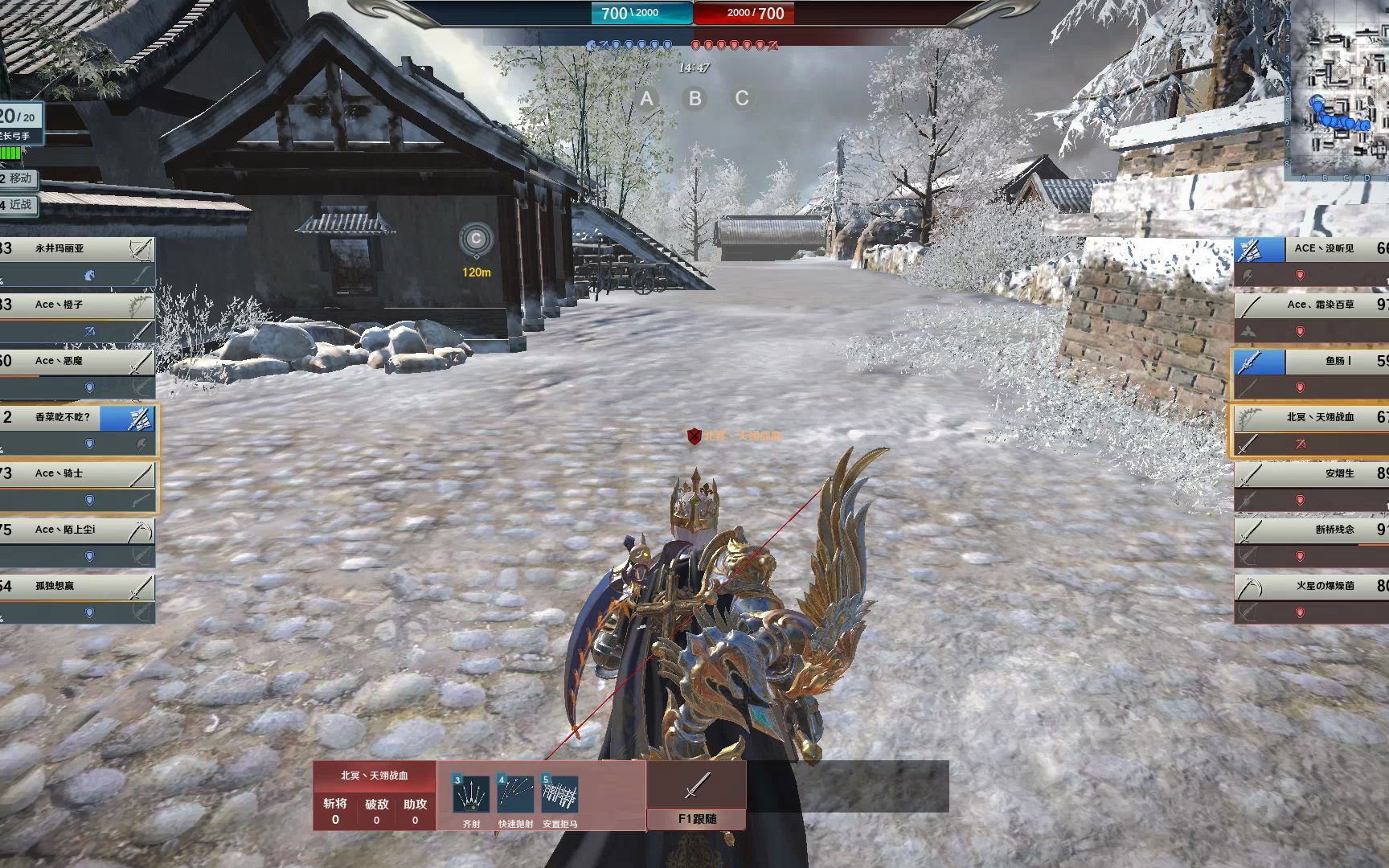Screen dimensions: 1389x868
Task: Select enemy player ACE丶没听见 row
Action: coord(1318,249)
